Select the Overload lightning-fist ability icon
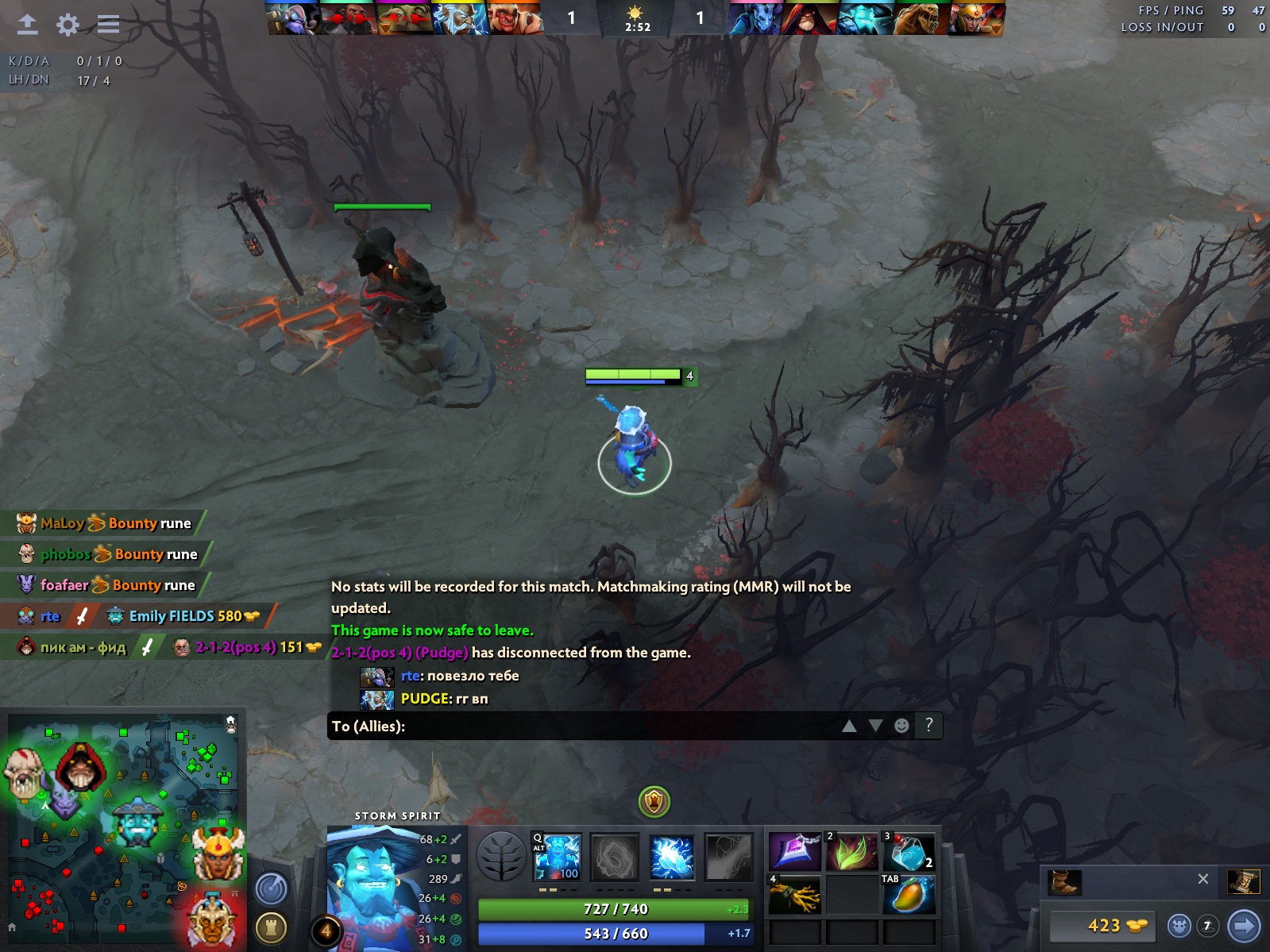Screen dimensions: 1270x952 pyautogui.click(x=672, y=858)
